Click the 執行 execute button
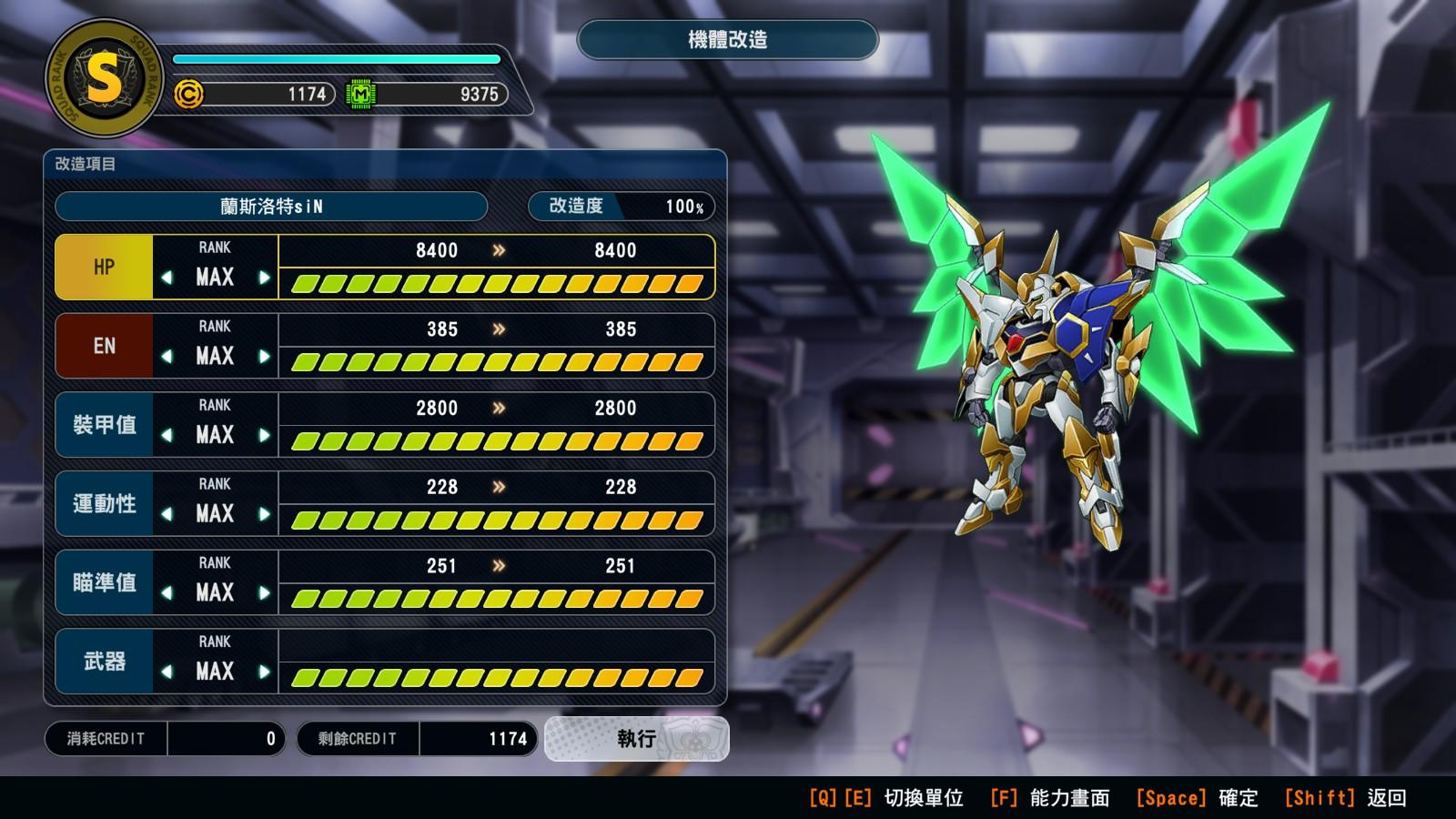This screenshot has height=819, width=1456. point(636,738)
